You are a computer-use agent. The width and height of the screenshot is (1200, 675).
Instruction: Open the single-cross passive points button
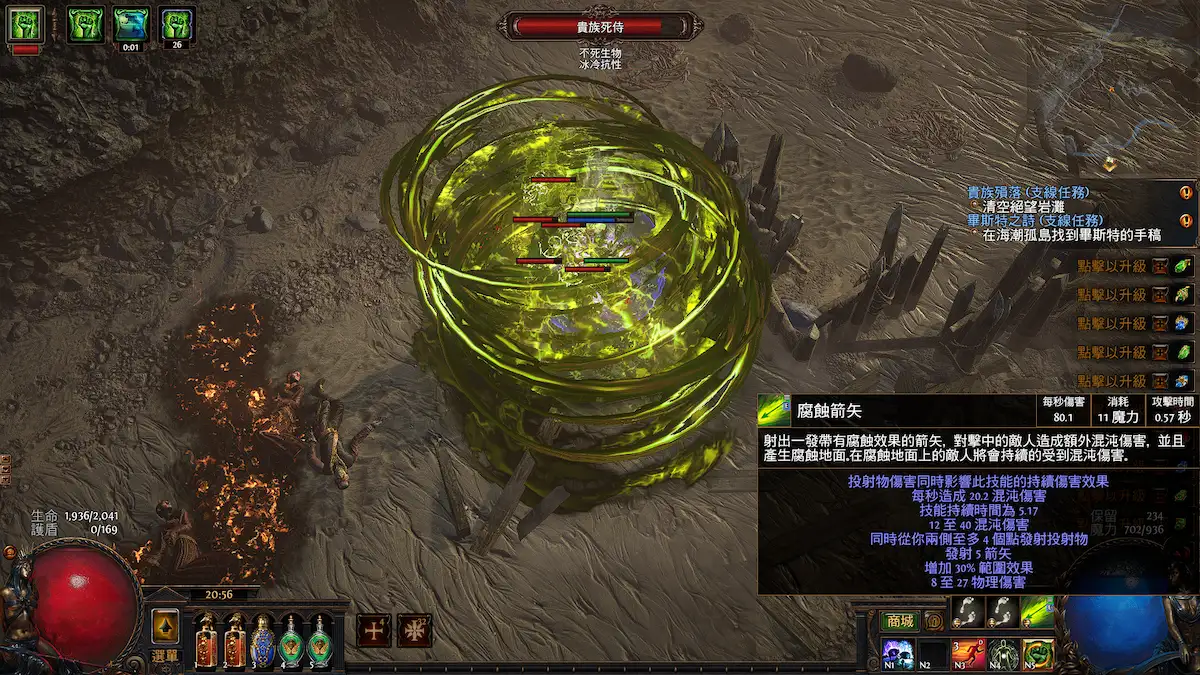[x=372, y=629]
